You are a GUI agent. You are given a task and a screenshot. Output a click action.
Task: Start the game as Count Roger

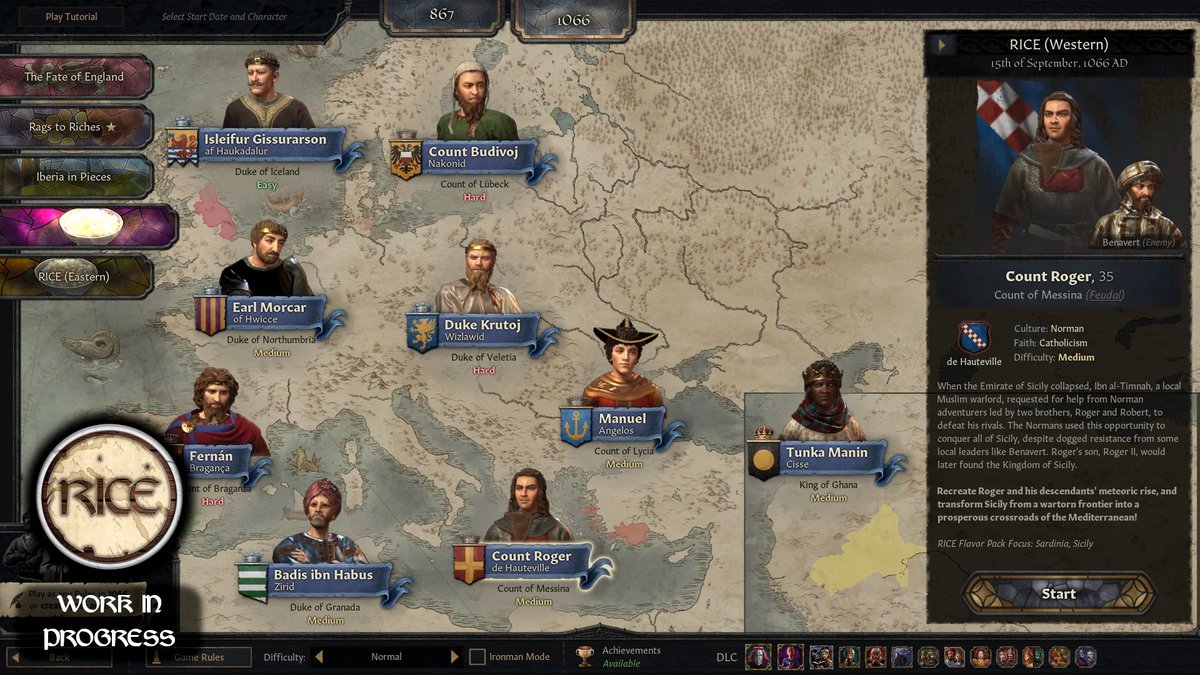(1058, 593)
